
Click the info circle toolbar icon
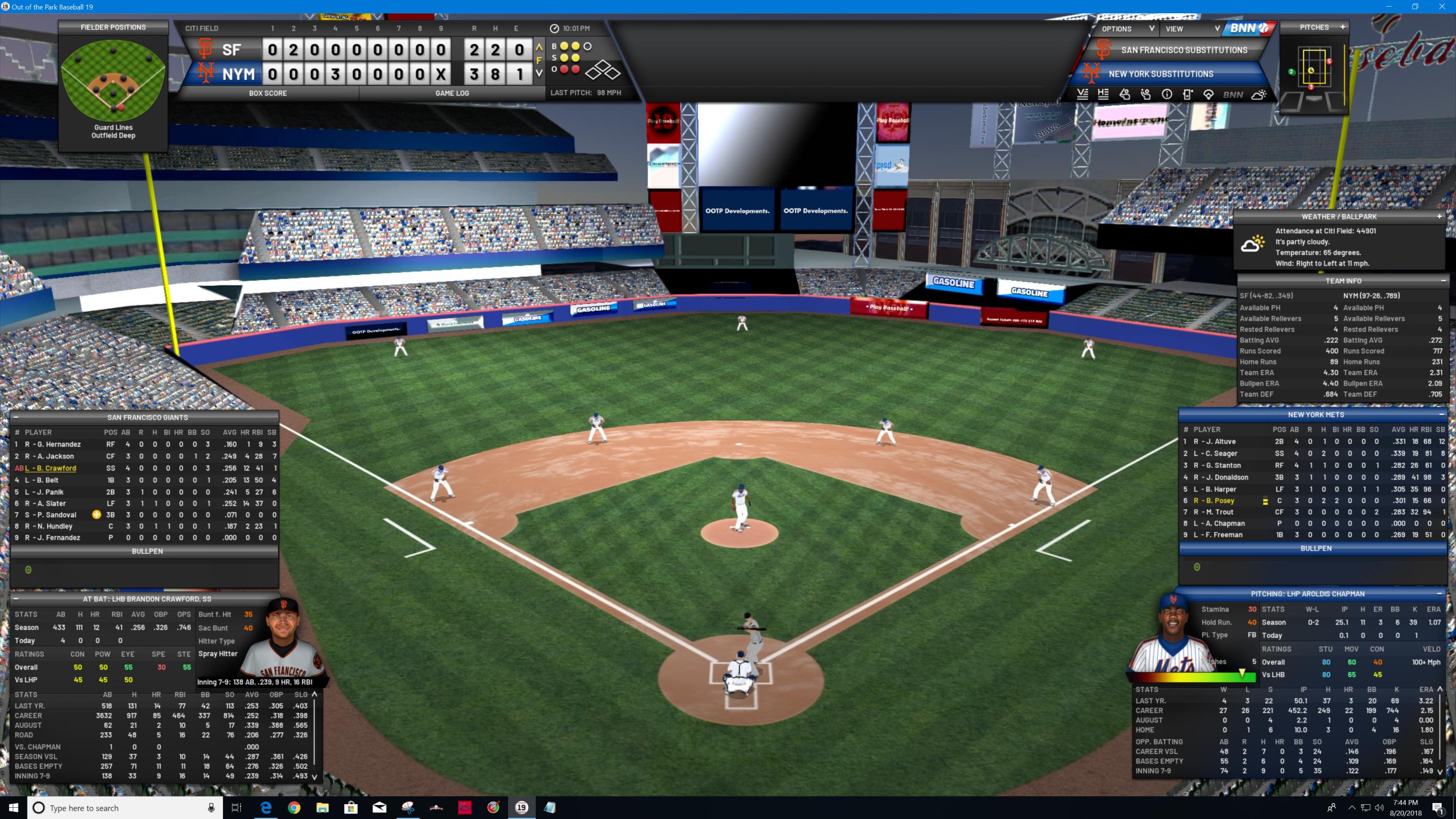(1167, 95)
